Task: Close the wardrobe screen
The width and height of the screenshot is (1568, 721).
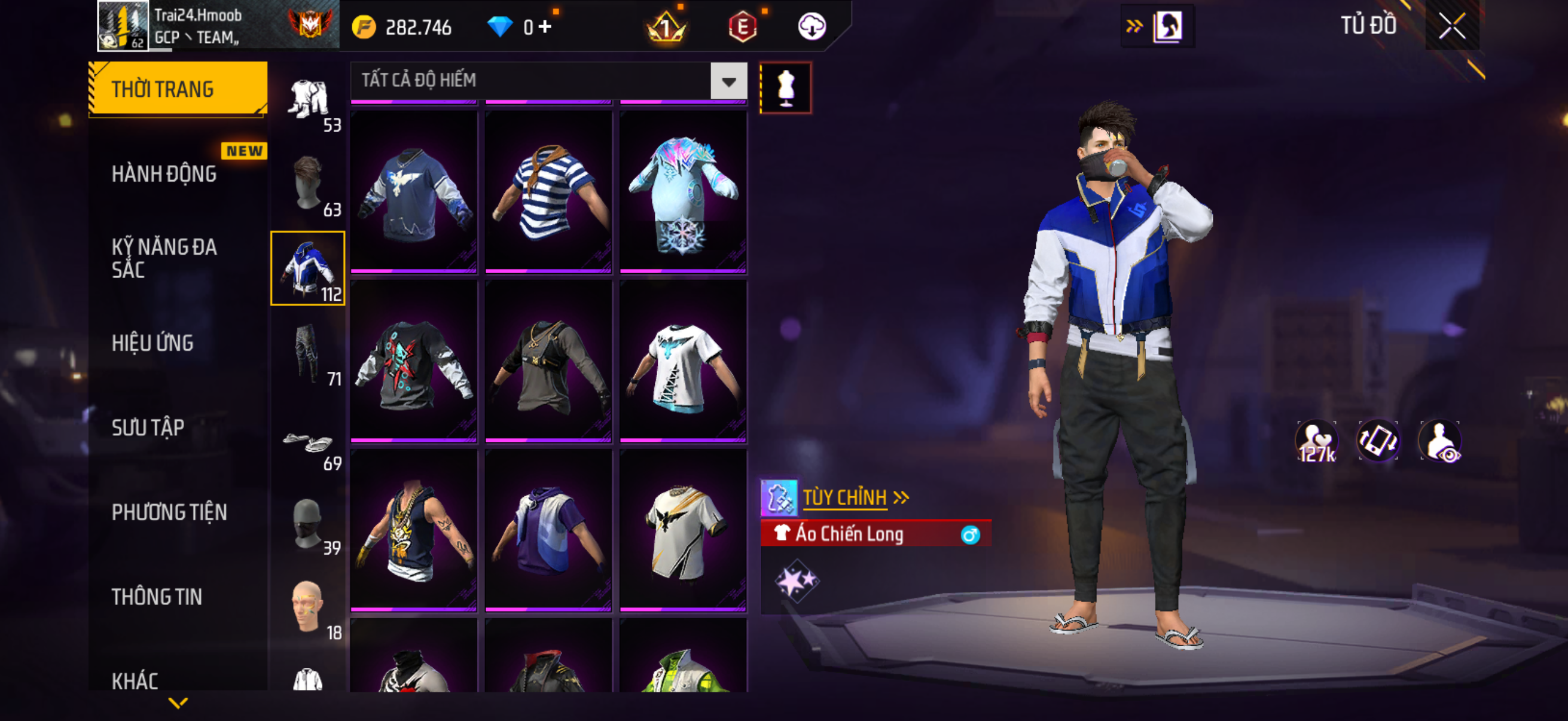Action: pos(1453,27)
